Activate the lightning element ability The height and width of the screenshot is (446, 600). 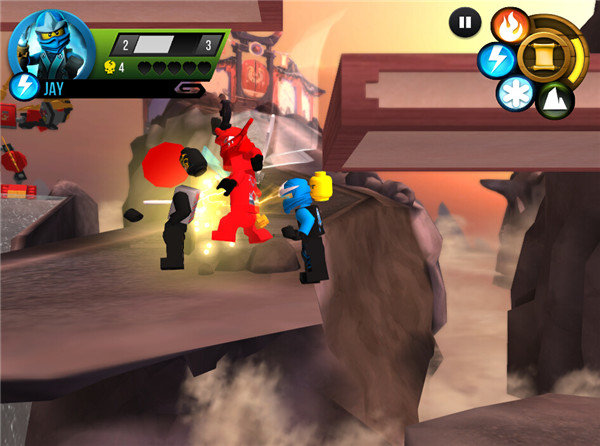pos(496,60)
